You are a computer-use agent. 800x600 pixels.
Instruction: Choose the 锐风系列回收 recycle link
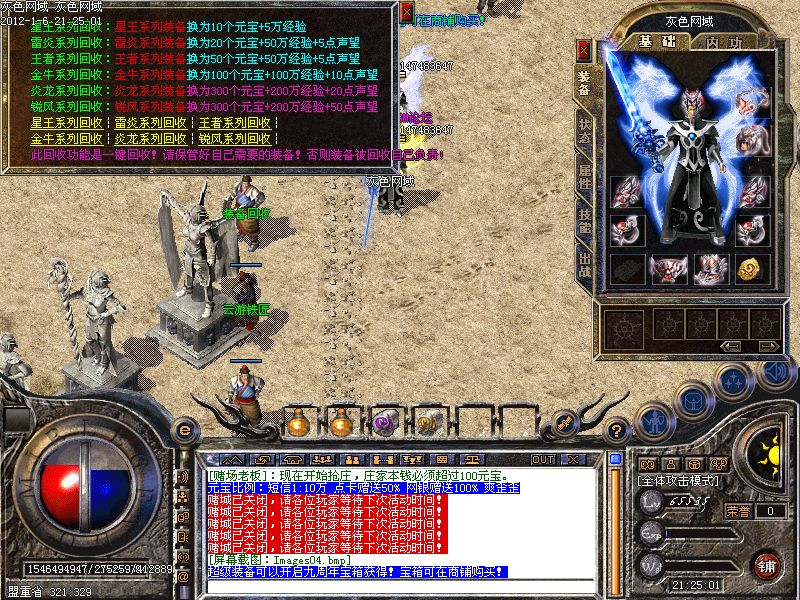coord(235,138)
